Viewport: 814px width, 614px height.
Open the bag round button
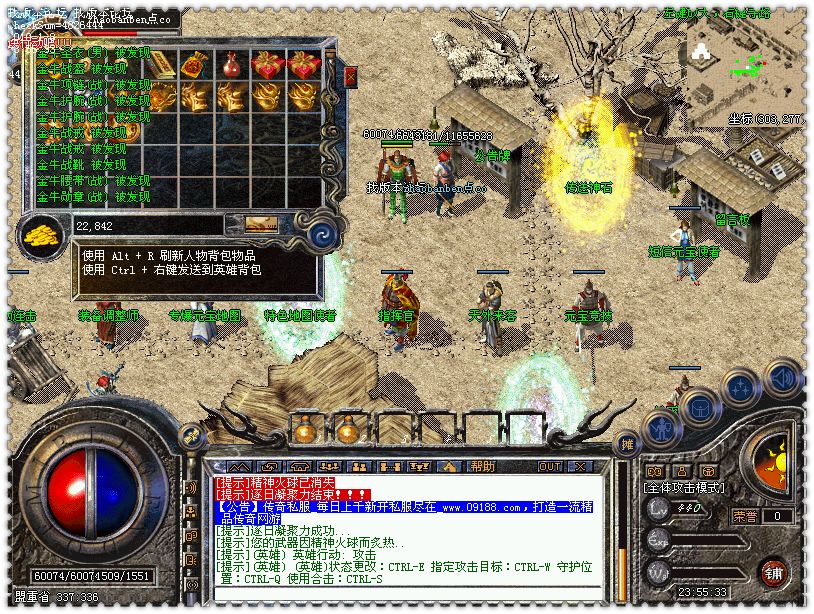point(702,408)
